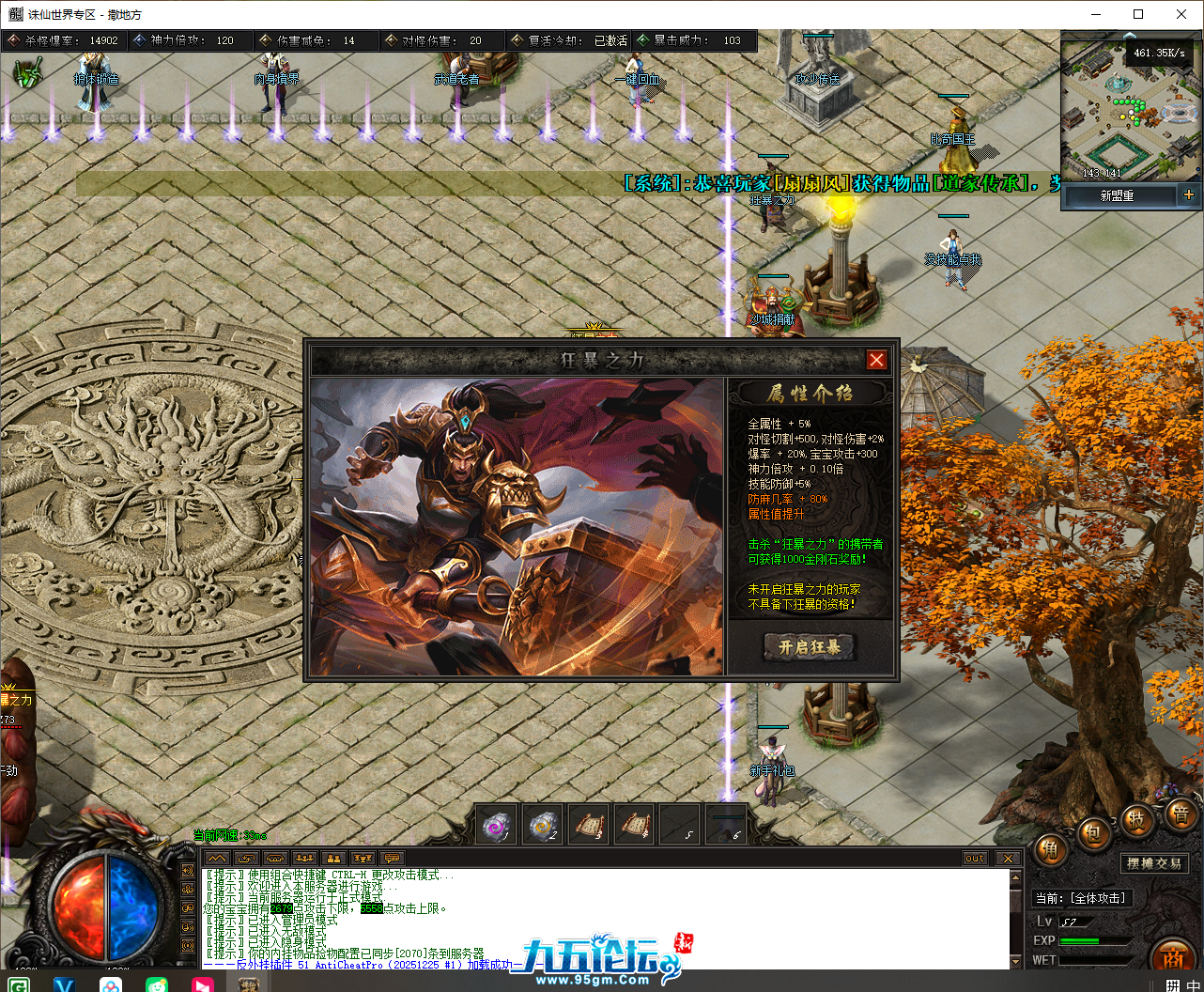Toggle game sound with the 音 button
Viewport: 1204px width, 992px height.
[x=1182, y=815]
